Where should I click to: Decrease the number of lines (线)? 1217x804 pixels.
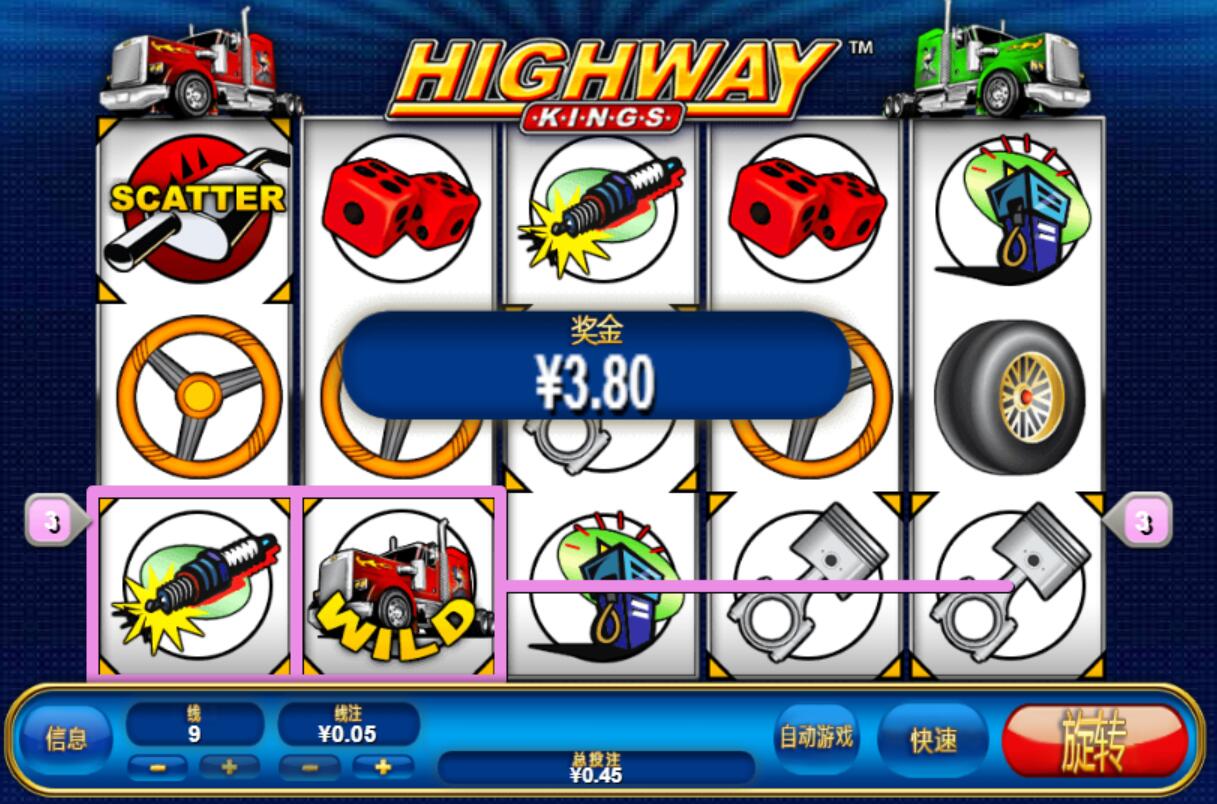(x=158, y=767)
